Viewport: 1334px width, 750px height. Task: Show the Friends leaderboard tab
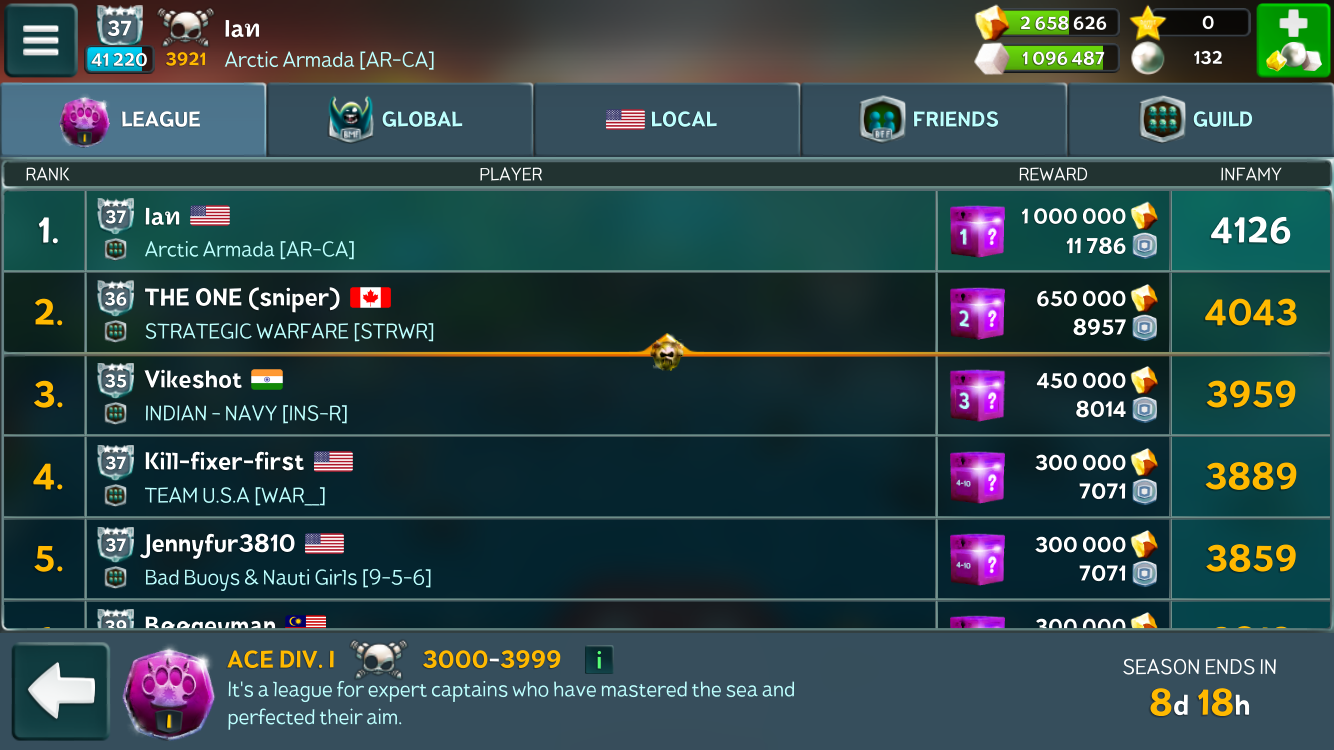pos(933,120)
